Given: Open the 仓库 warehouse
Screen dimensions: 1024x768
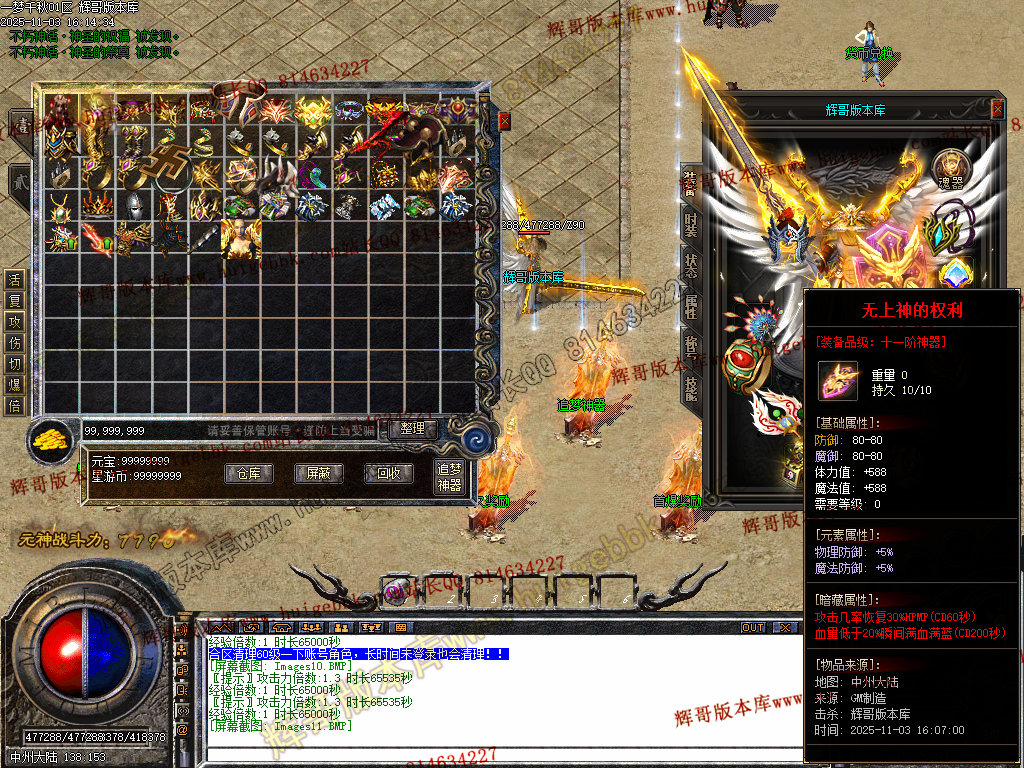Looking at the screenshot, I should coord(248,473).
